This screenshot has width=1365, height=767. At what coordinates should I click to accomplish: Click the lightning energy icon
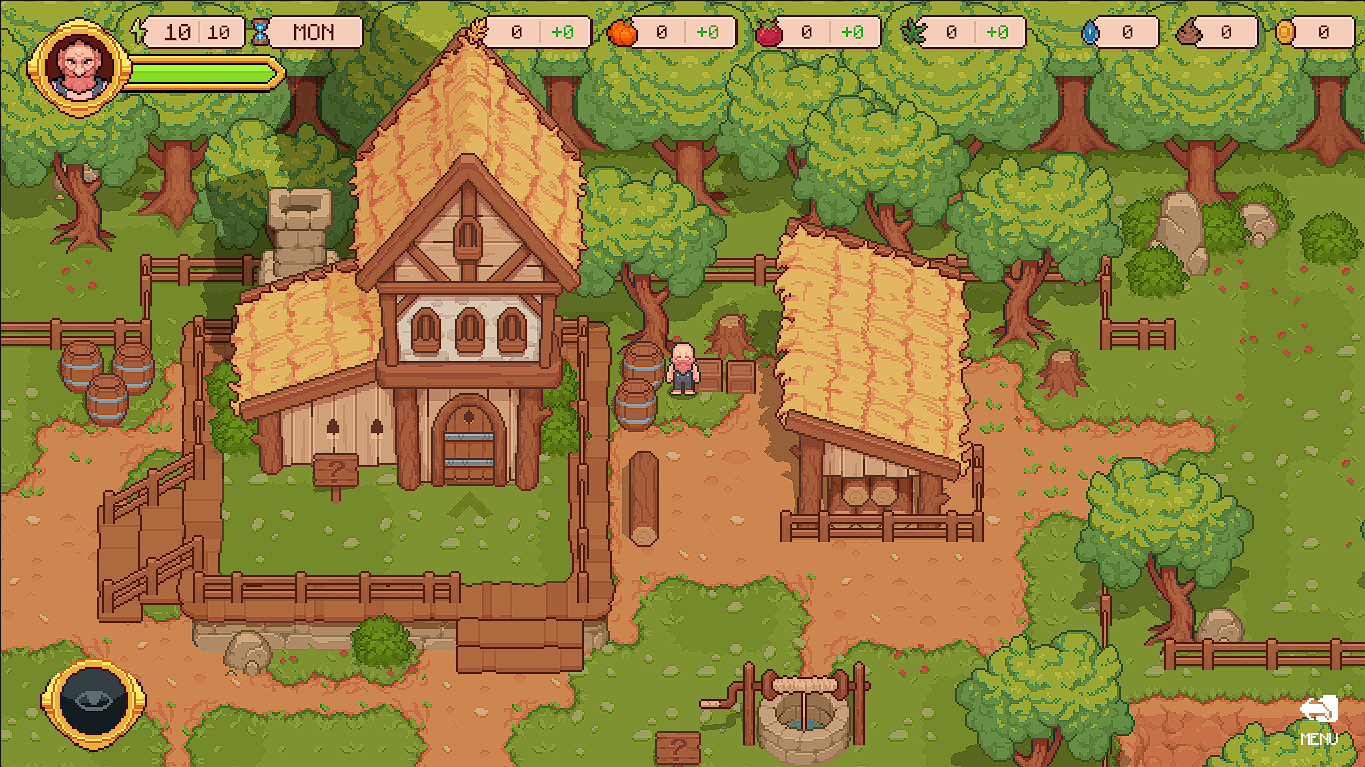pos(137,31)
